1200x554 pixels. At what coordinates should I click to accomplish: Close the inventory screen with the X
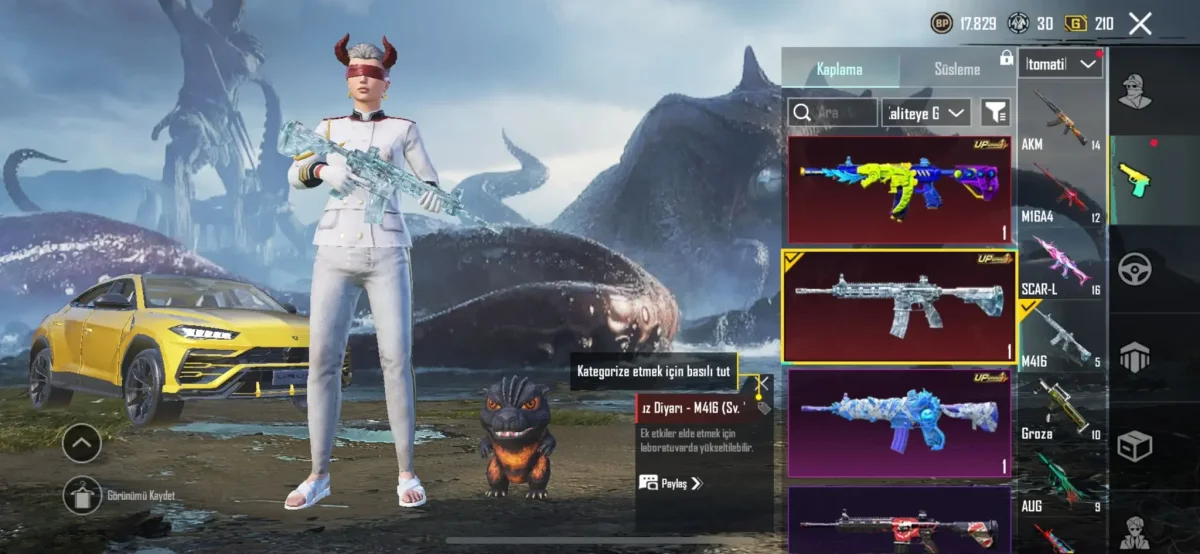pos(1140,24)
